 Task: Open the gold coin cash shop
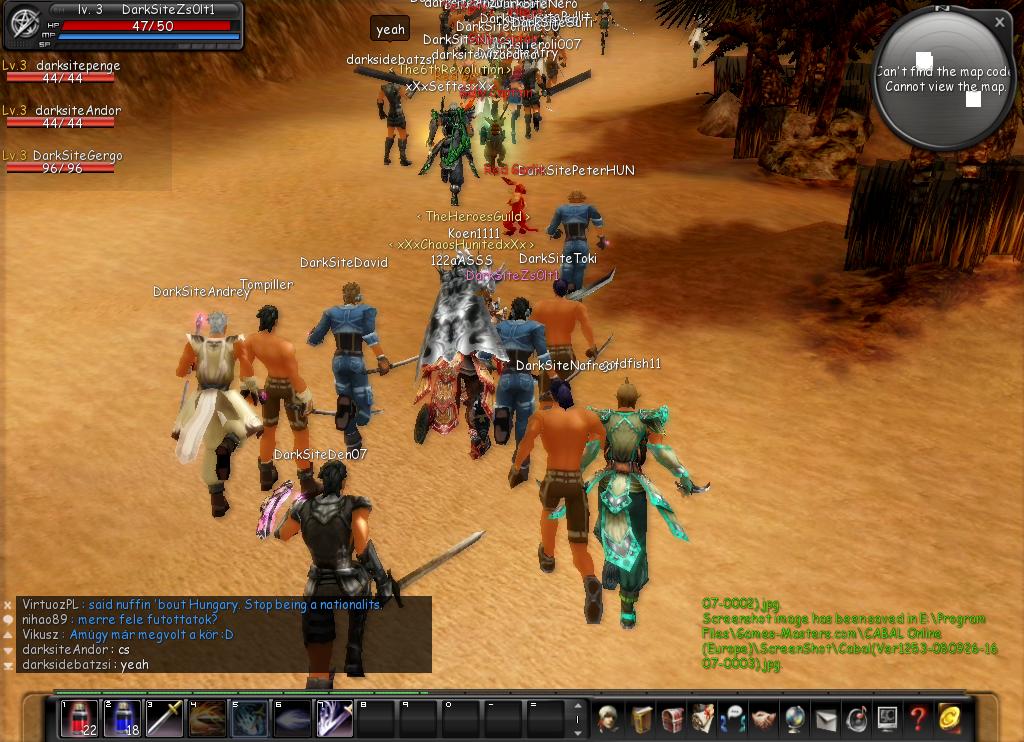click(x=948, y=719)
